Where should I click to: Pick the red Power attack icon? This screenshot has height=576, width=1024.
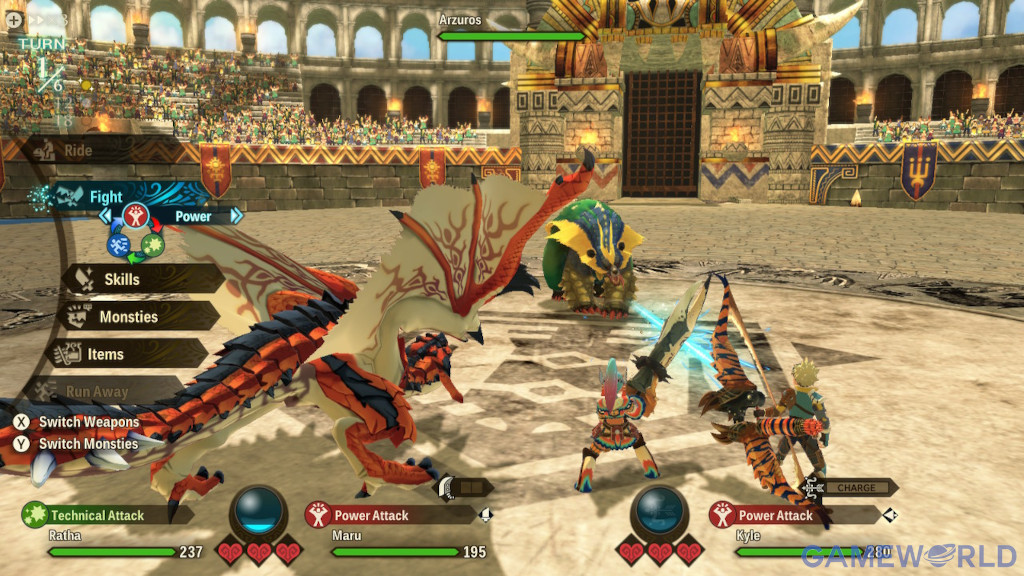[x=136, y=215]
